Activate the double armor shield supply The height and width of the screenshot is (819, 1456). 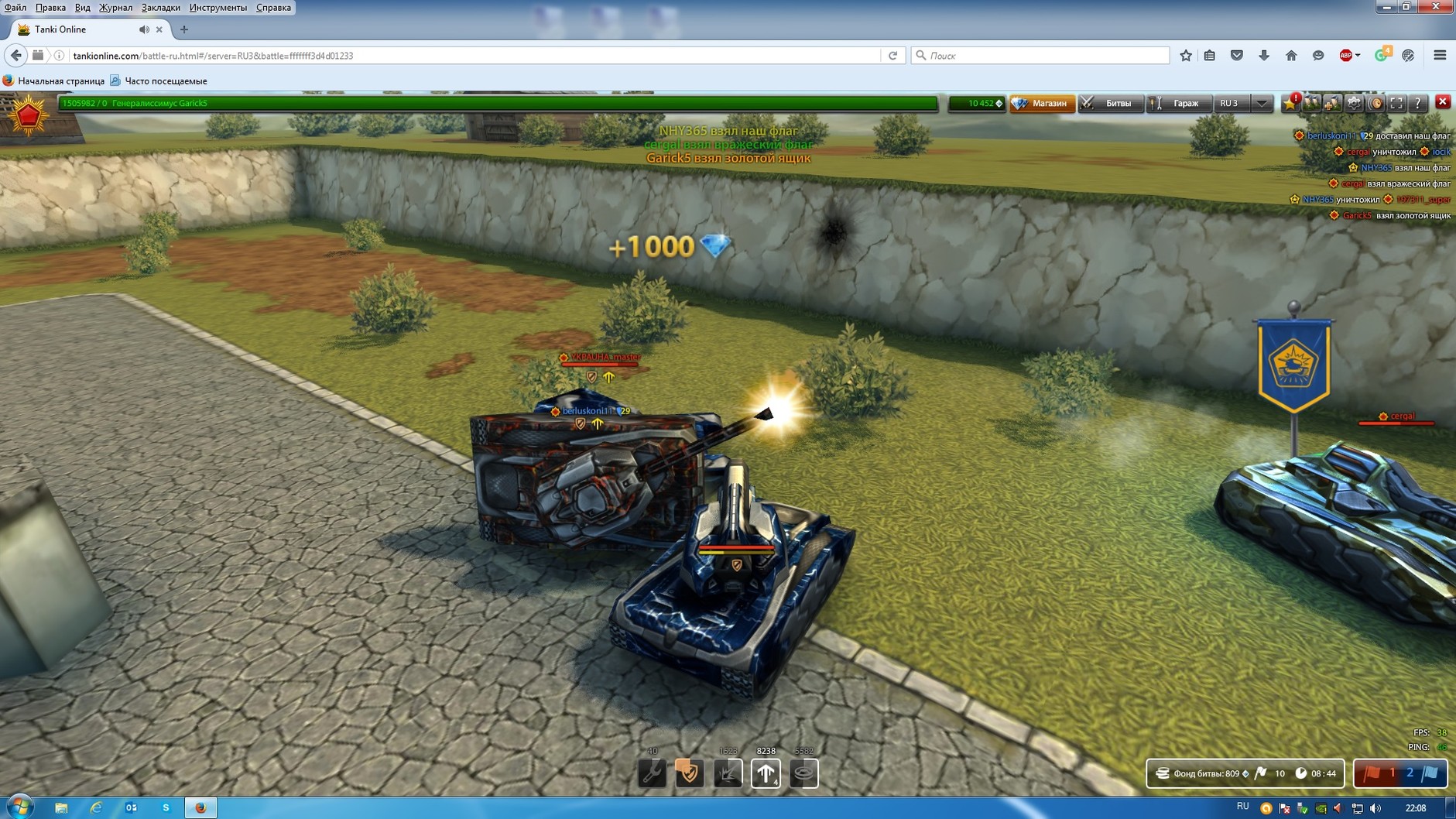[689, 773]
